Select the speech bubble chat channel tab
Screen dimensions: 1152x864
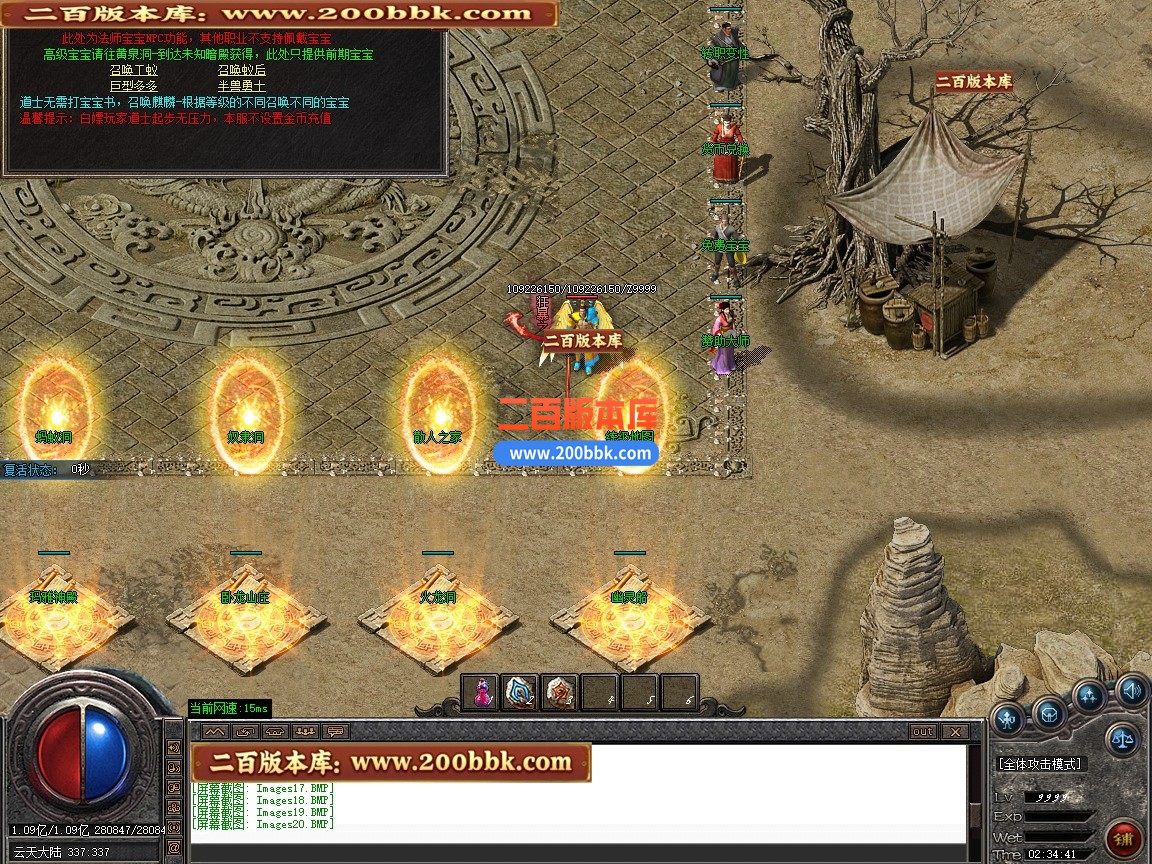coord(334,732)
